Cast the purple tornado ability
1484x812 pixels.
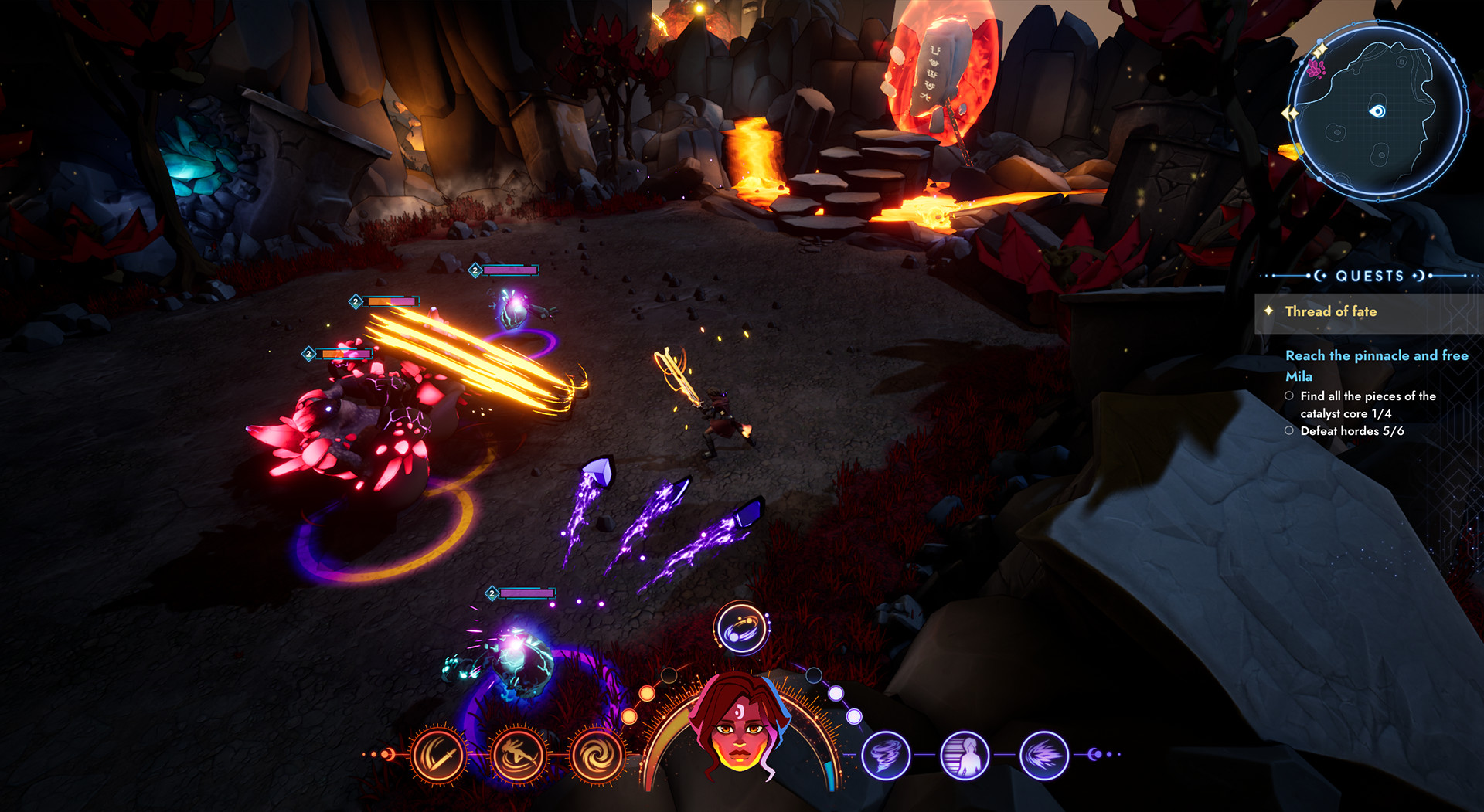pyautogui.click(x=886, y=755)
